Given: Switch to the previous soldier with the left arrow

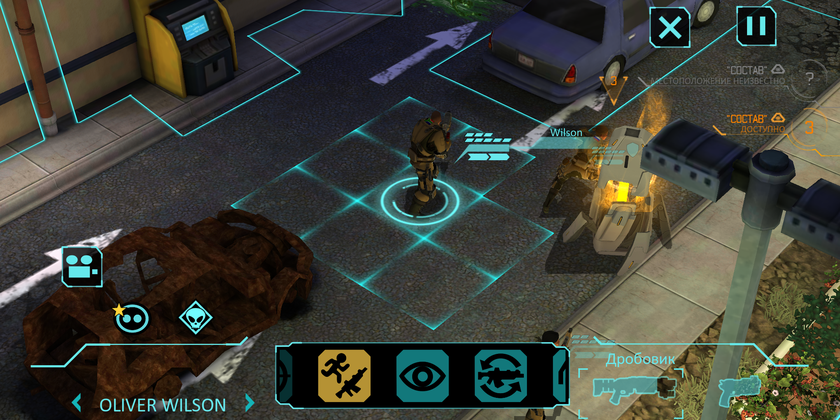Looking at the screenshot, I should (x=75, y=405).
